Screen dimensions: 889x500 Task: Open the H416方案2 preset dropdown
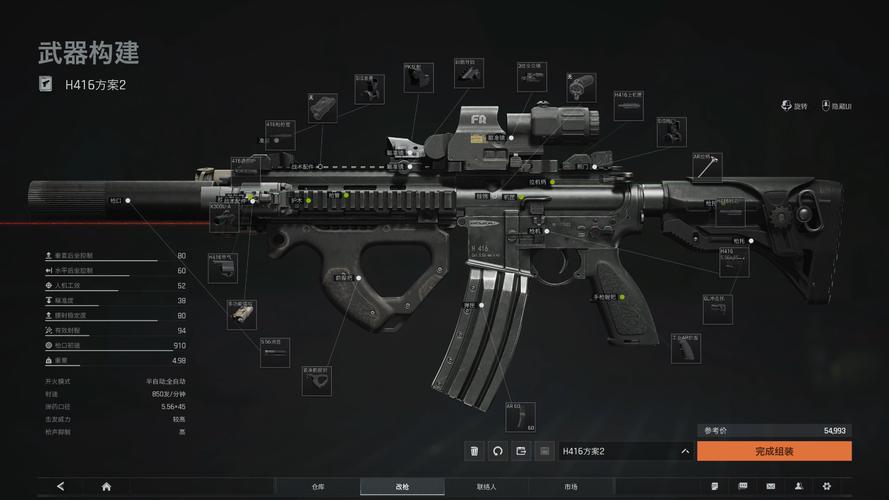[x=625, y=451]
